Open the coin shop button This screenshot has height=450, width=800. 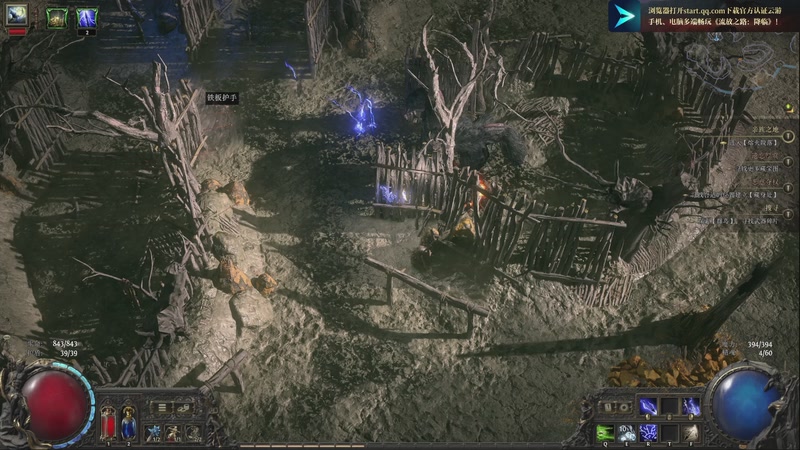[184, 408]
